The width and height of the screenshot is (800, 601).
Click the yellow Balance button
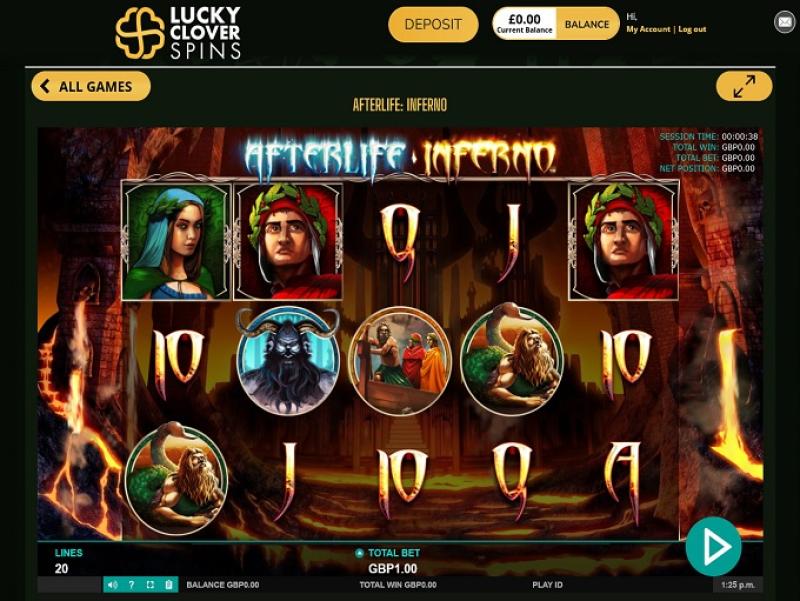tap(587, 24)
